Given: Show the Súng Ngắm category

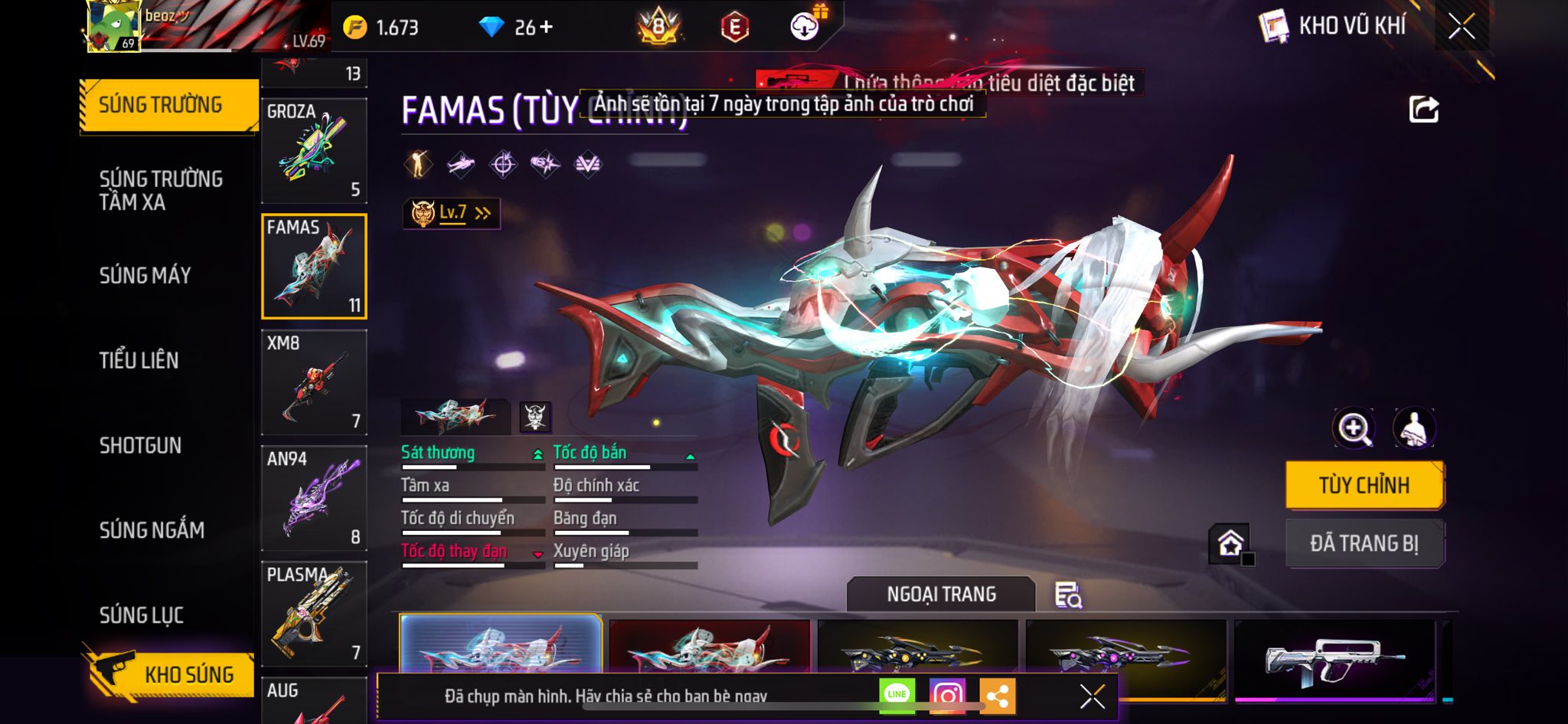Looking at the screenshot, I should coord(152,529).
